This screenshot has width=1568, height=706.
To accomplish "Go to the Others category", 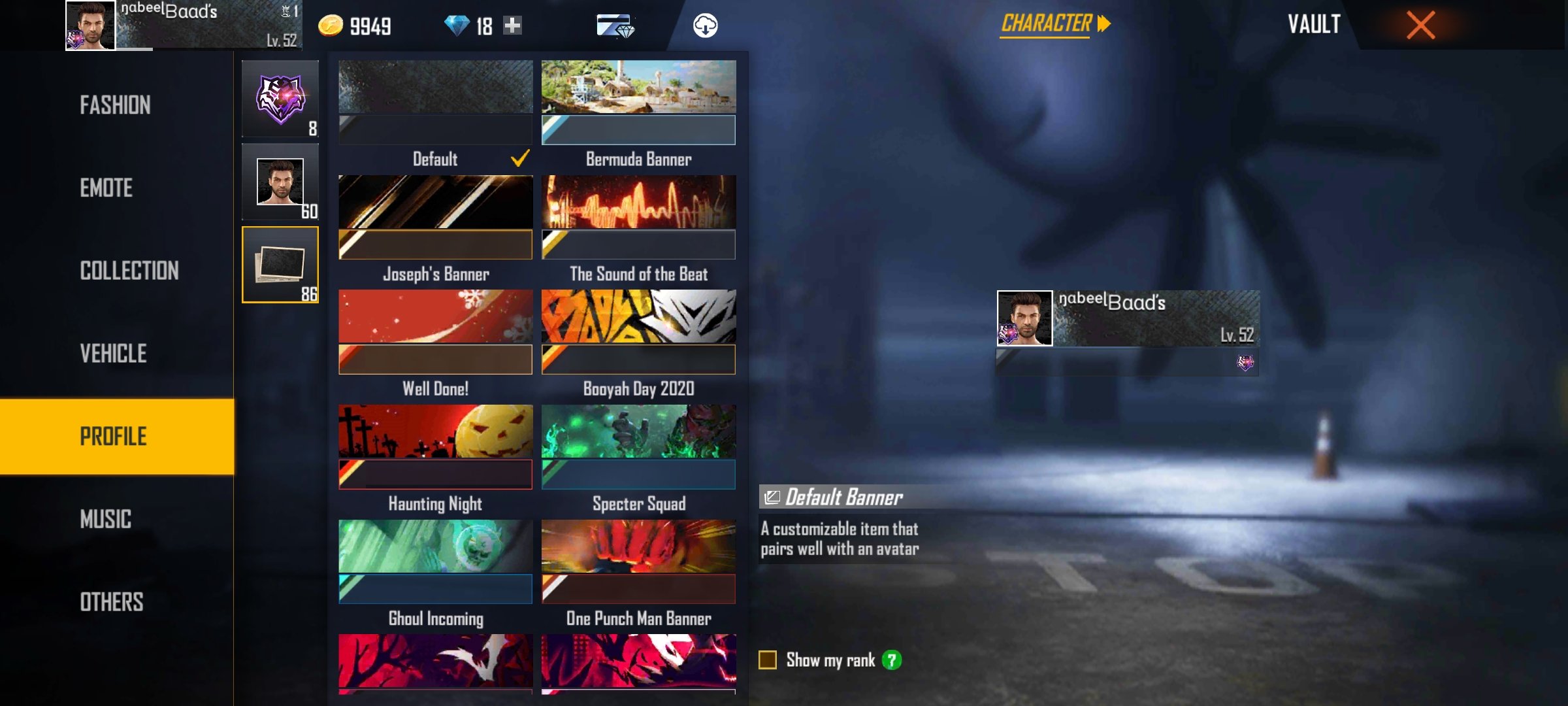I will coord(112,602).
